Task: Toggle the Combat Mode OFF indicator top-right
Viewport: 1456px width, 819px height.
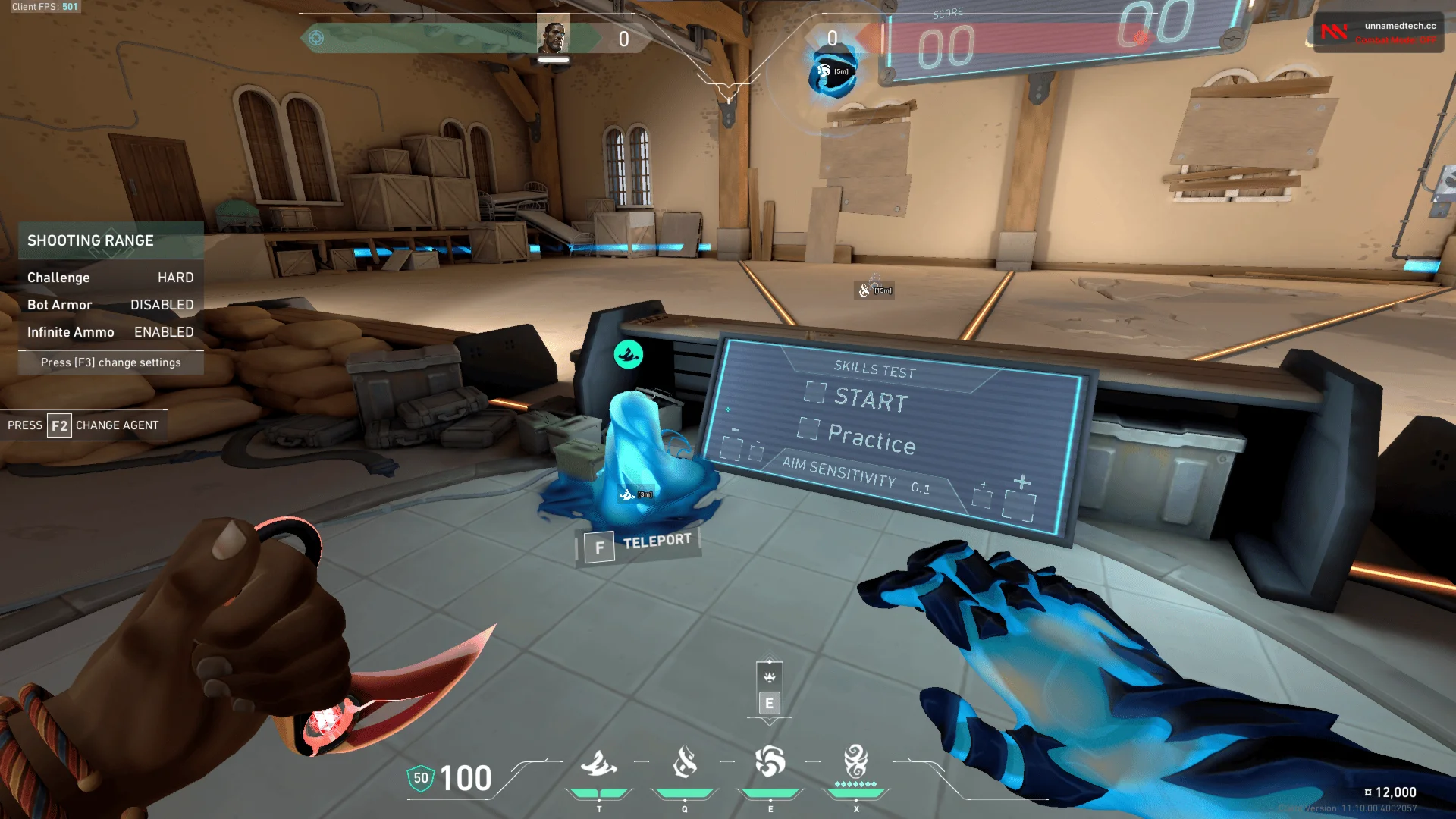Action: pos(1395,39)
